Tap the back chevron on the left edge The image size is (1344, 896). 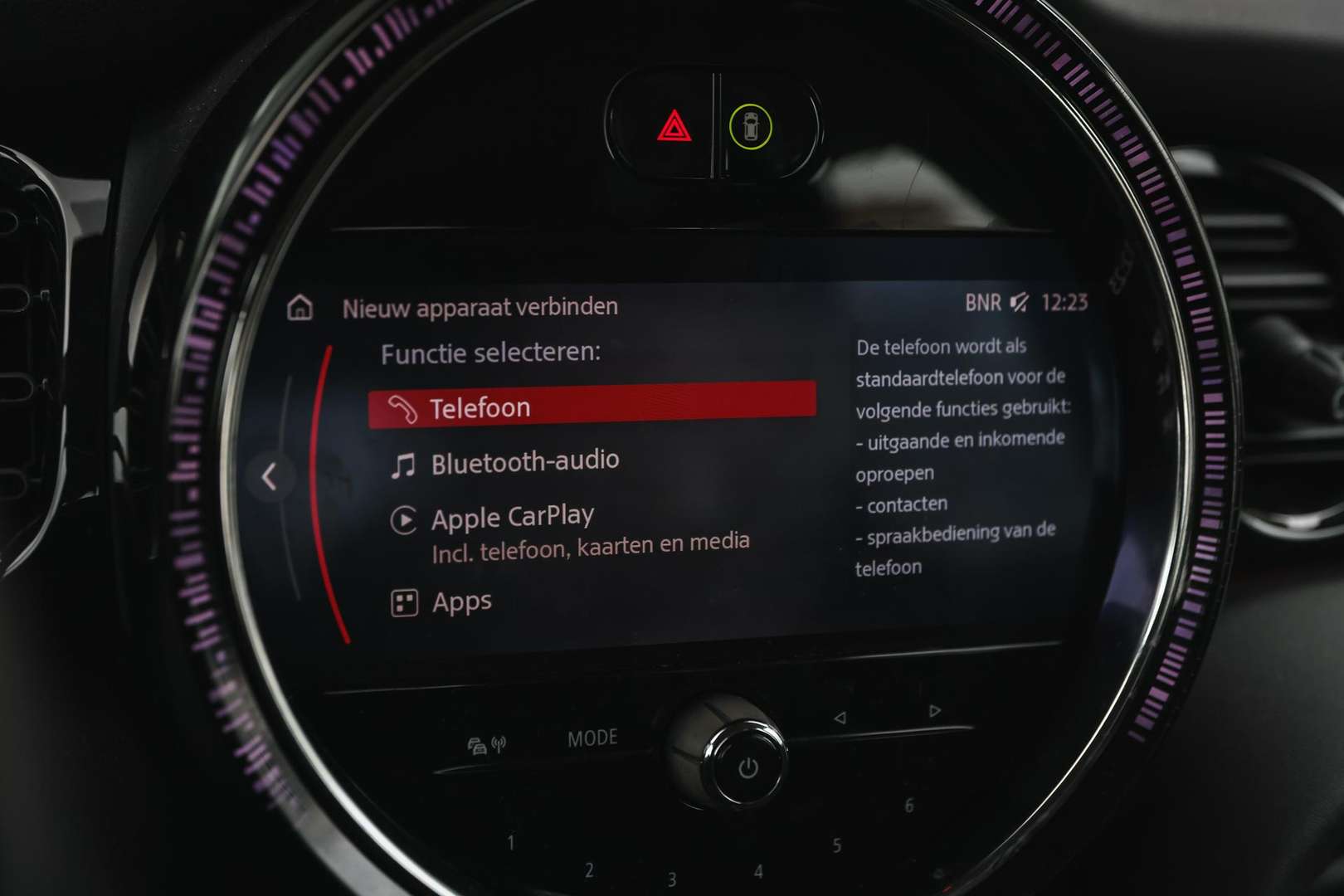click(267, 475)
